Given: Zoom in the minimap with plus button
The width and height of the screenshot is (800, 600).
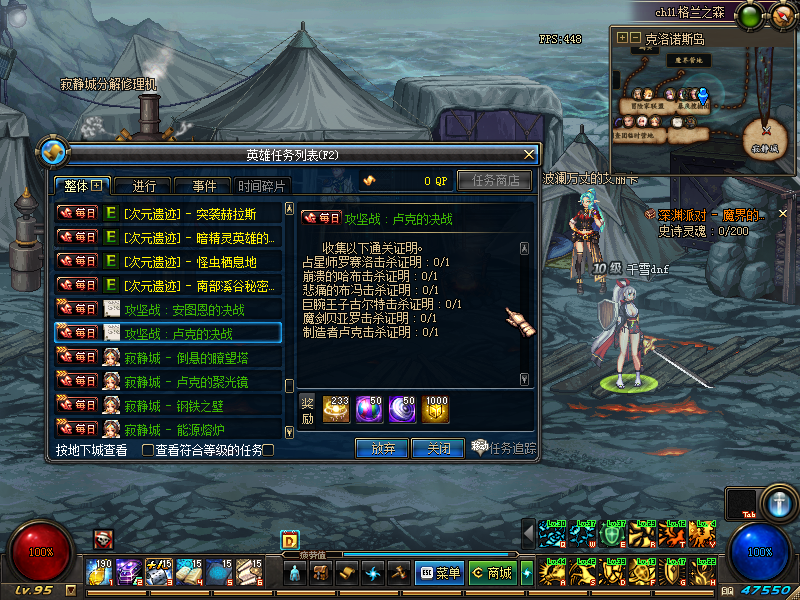Looking at the screenshot, I should [x=623, y=38].
